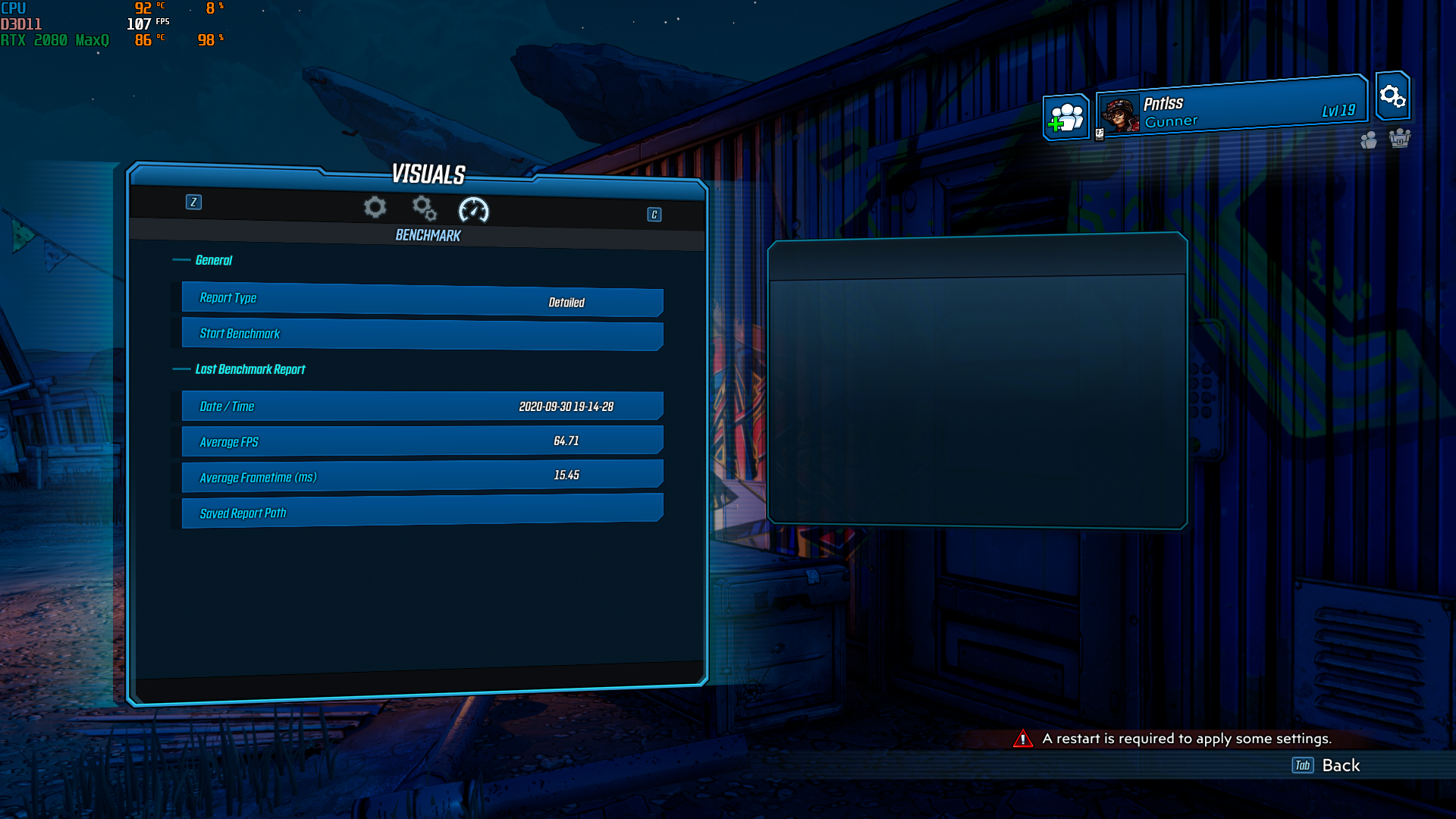Open the gear options icon near player banner
This screenshot has height=819, width=1456.
pos(1392,96)
